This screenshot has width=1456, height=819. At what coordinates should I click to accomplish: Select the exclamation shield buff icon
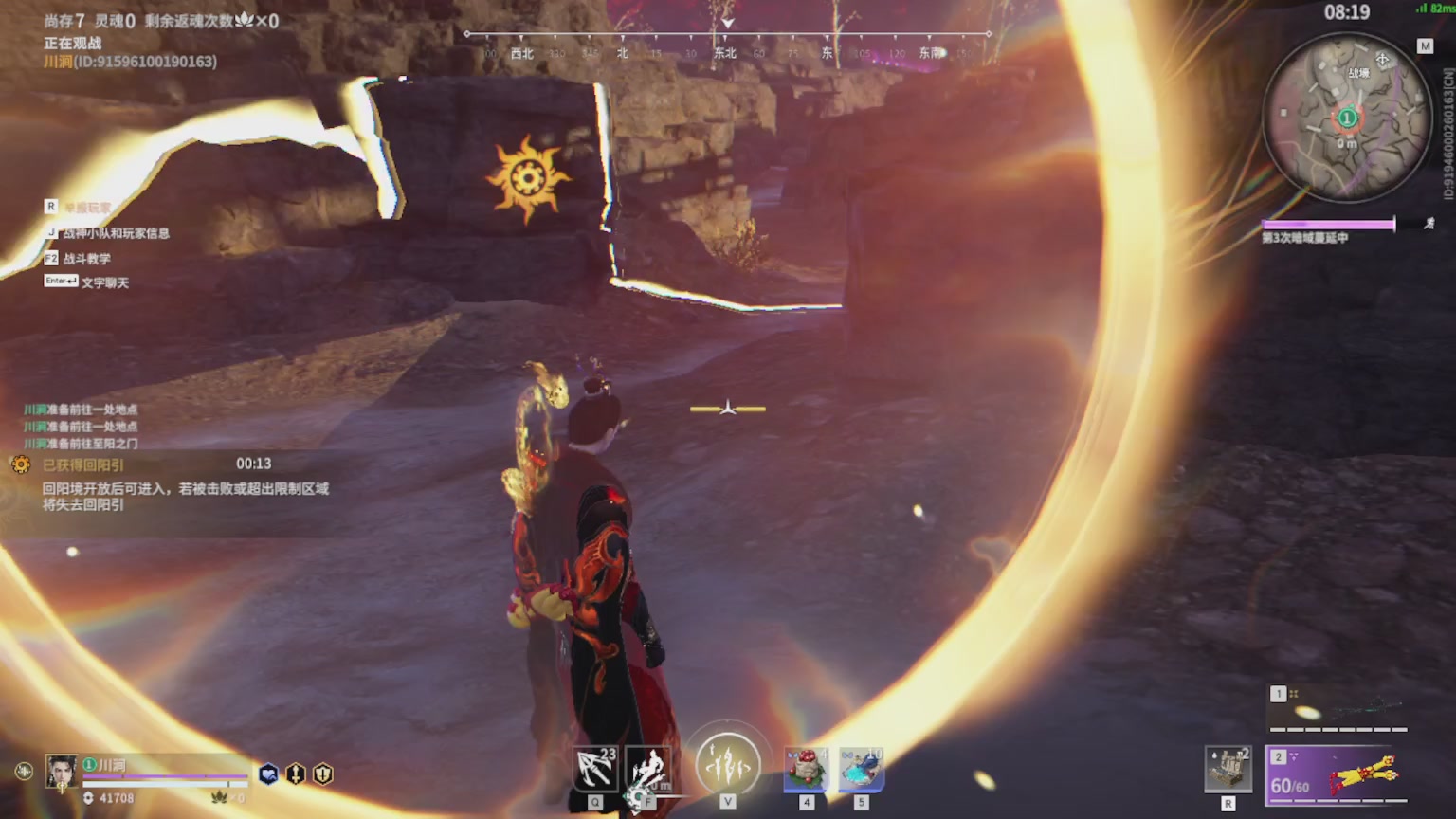click(x=323, y=774)
